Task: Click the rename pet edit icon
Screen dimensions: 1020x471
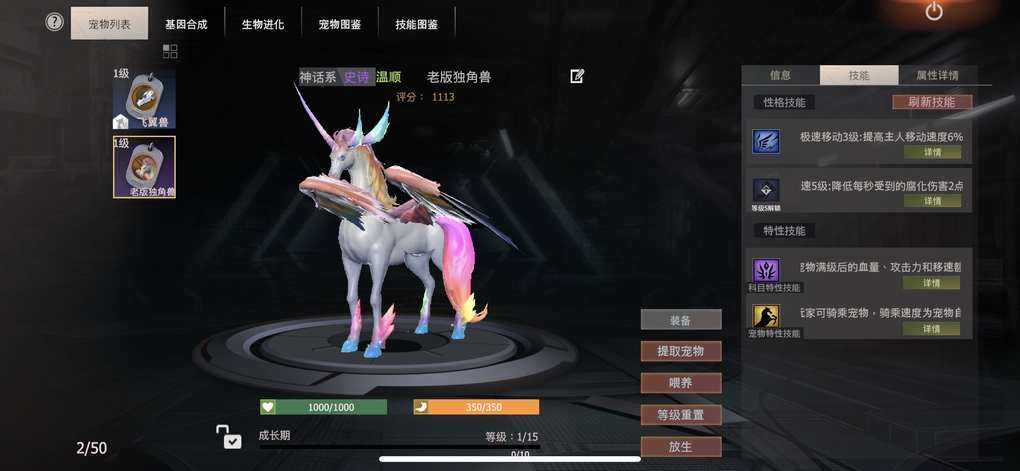Action: point(577,76)
